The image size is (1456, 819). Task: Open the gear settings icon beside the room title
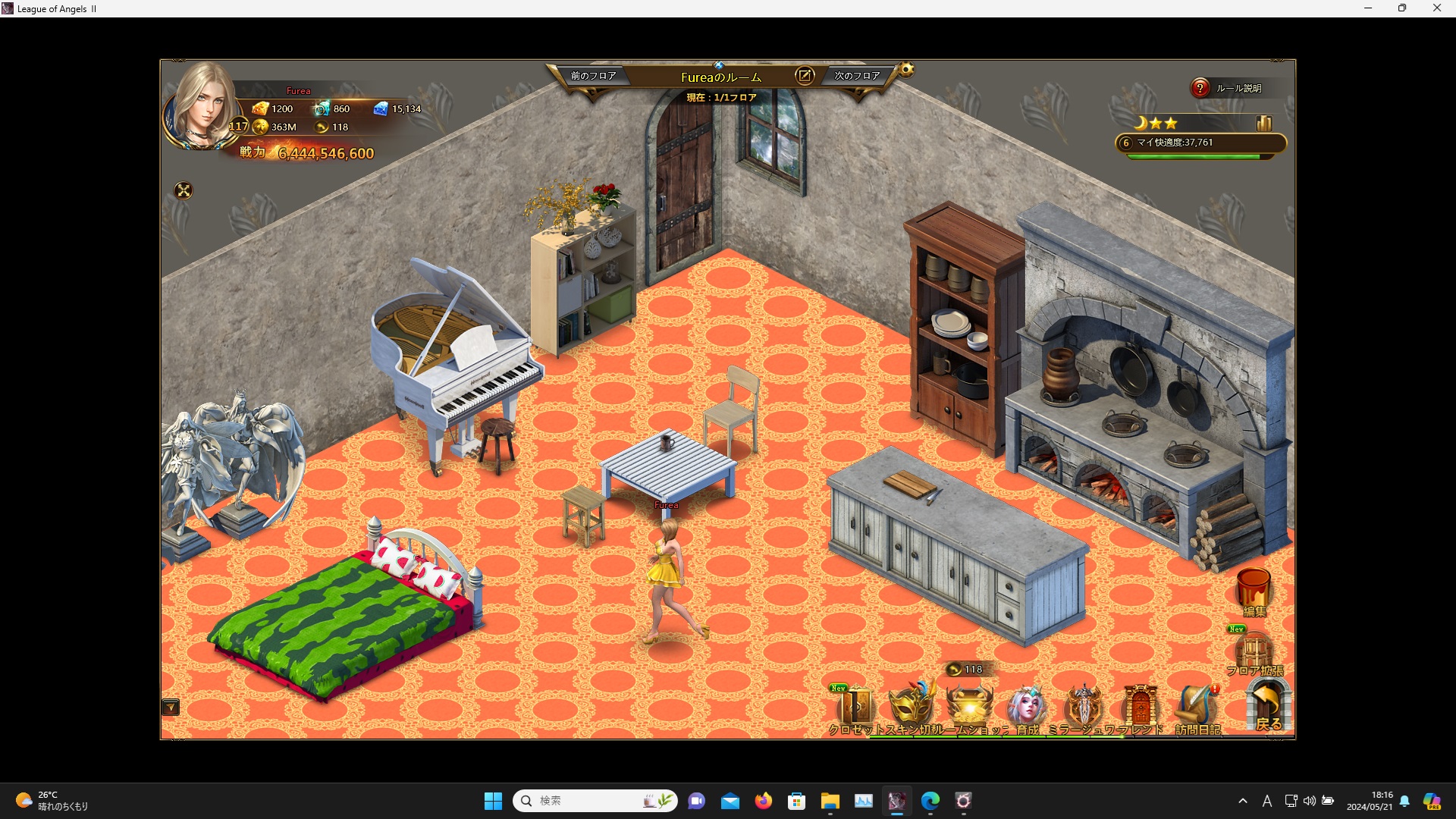(x=906, y=71)
